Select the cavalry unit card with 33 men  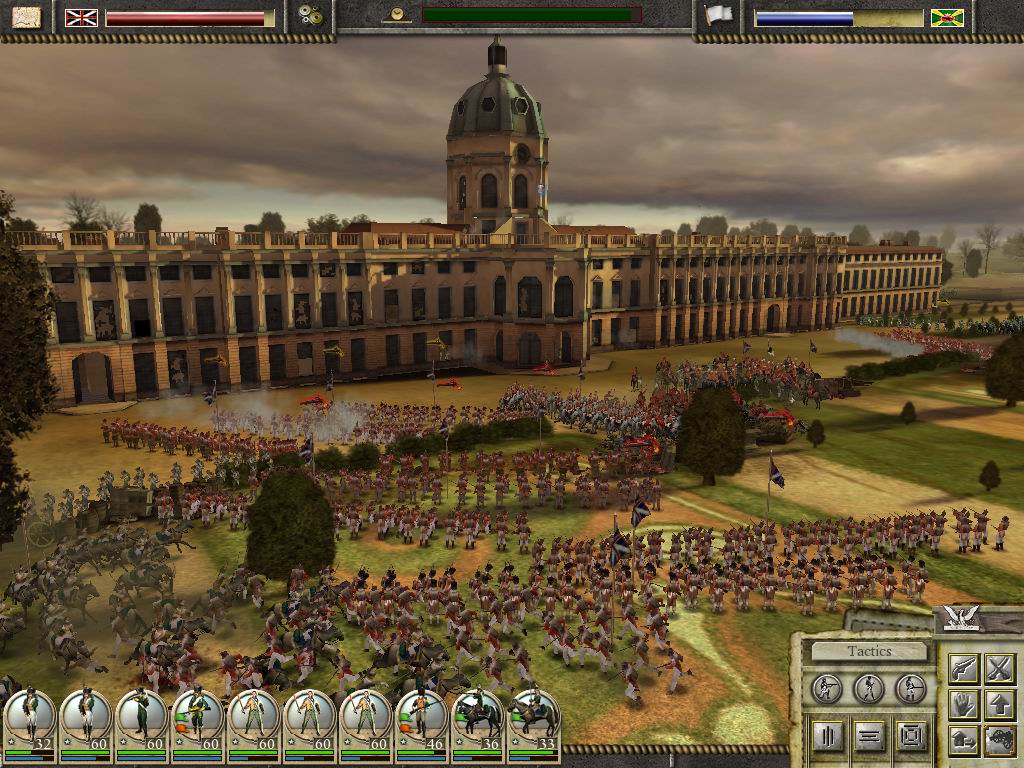click(x=533, y=716)
